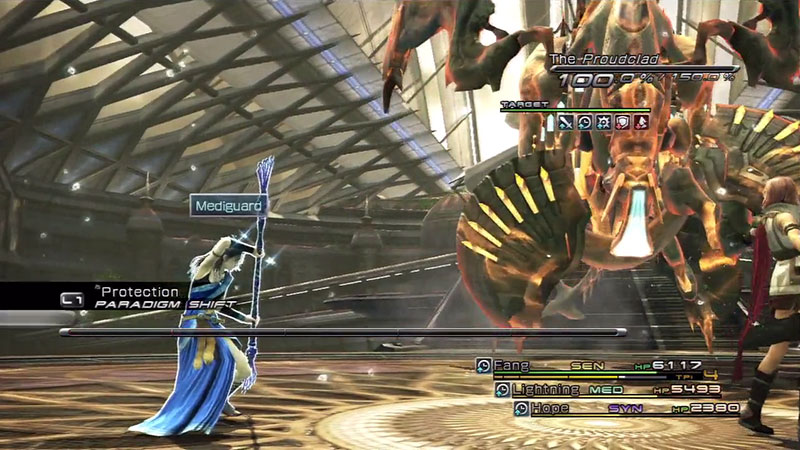Click the sword buff icon under Target
The width and height of the screenshot is (800, 450).
566,122
